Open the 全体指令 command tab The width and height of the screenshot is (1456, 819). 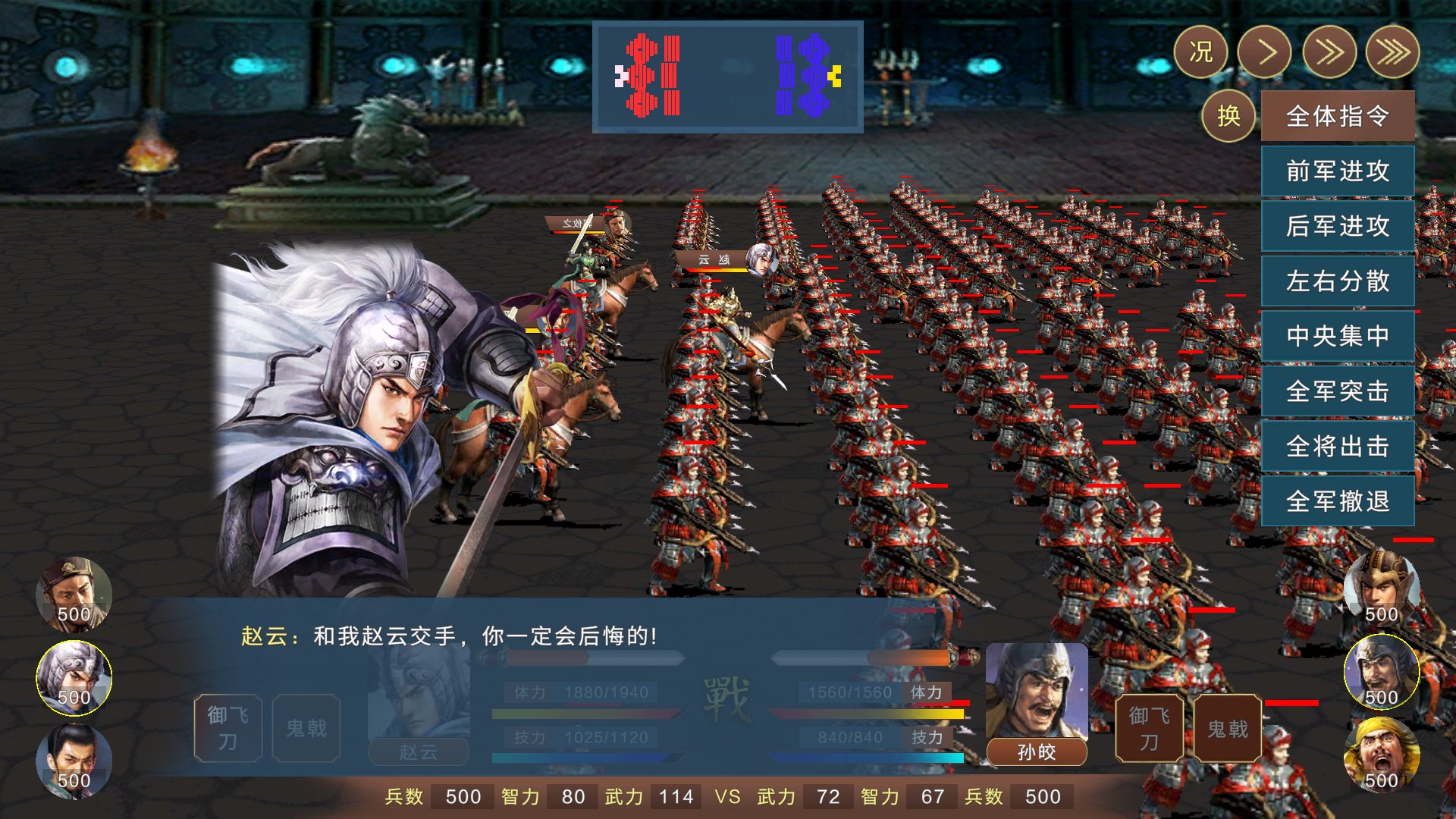pyautogui.click(x=1337, y=118)
